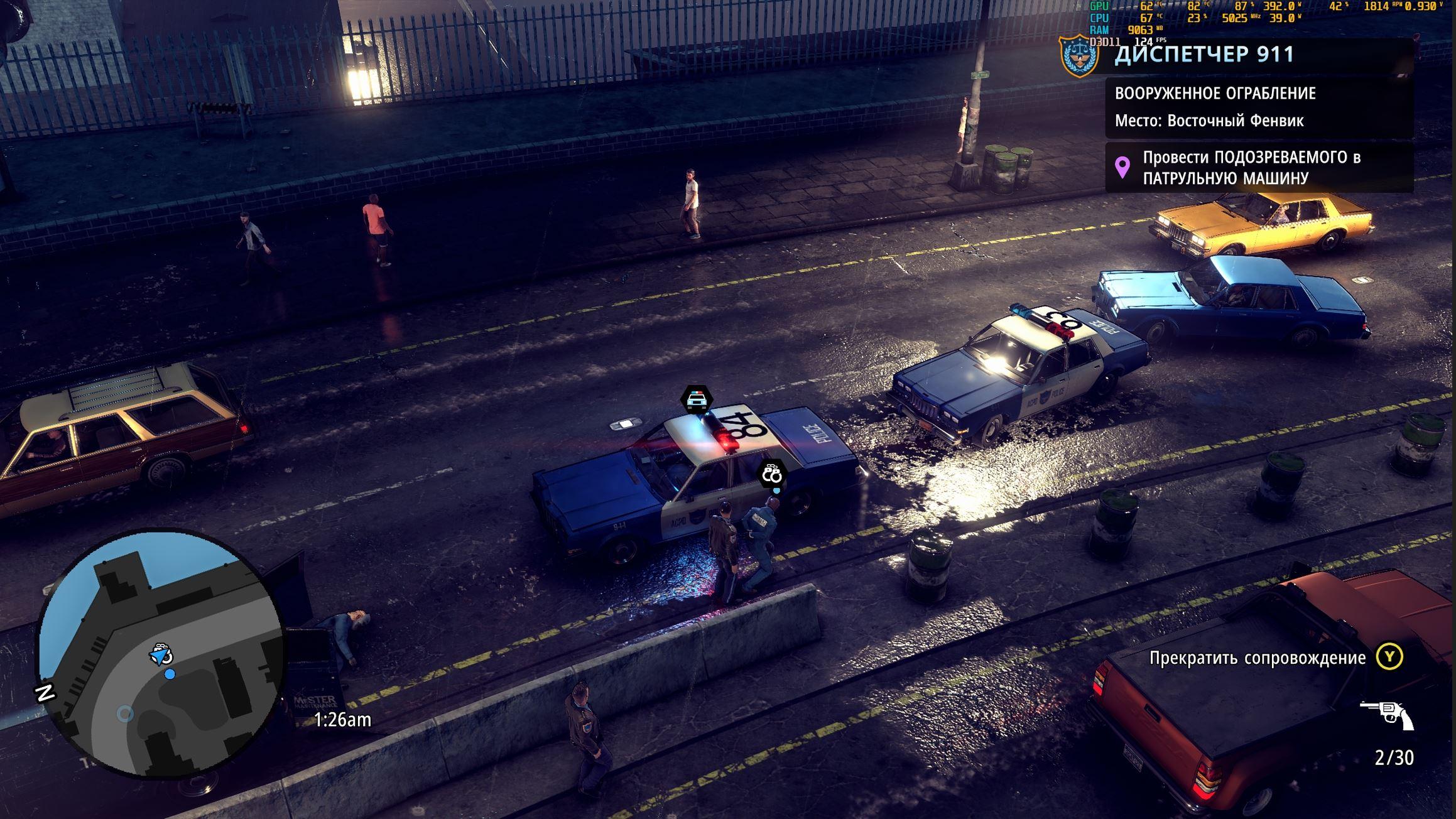Viewport: 1456px width, 819px height.
Task: Open the 911 dispatcher badge icon
Action: tap(1079, 55)
